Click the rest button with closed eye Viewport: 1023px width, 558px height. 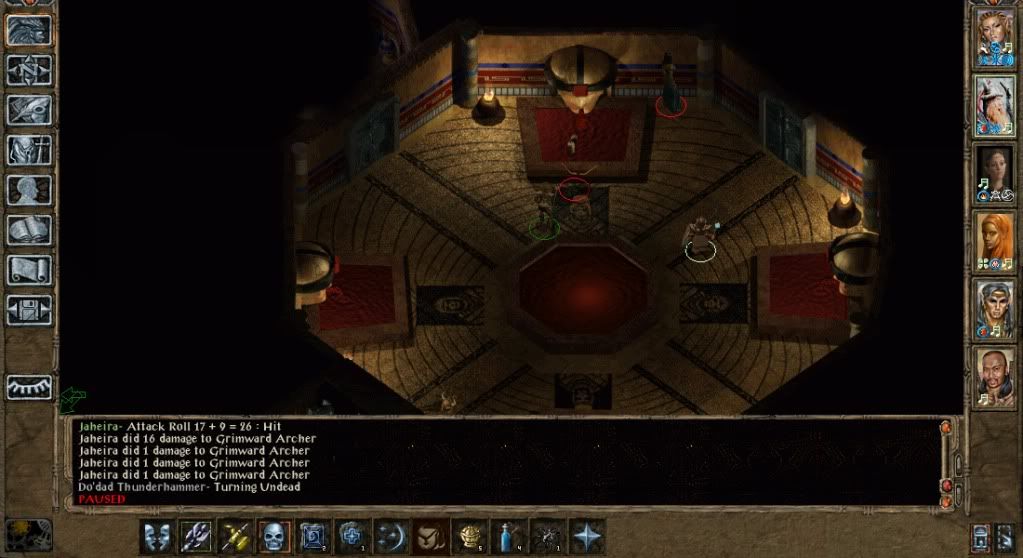29,387
